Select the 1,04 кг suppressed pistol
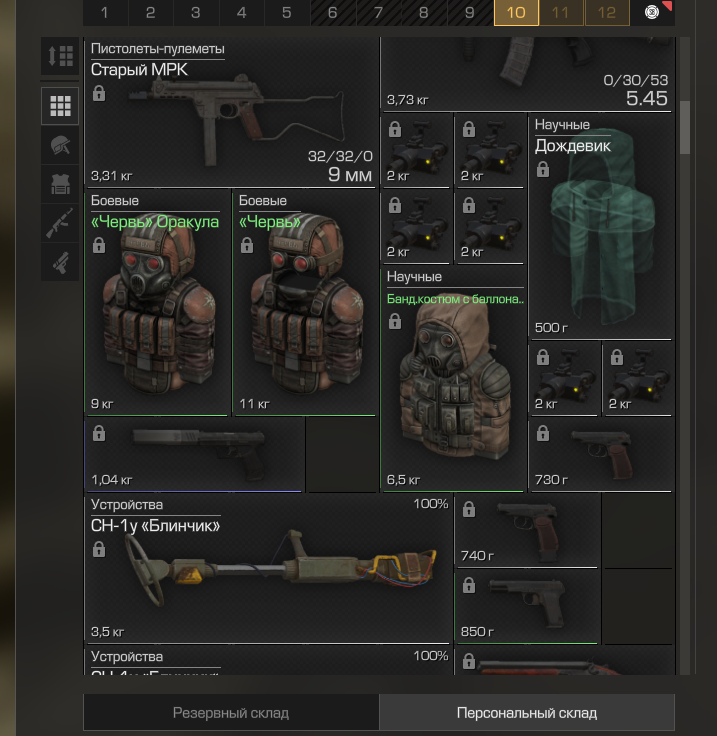Image resolution: width=717 pixels, height=736 pixels. [195, 454]
